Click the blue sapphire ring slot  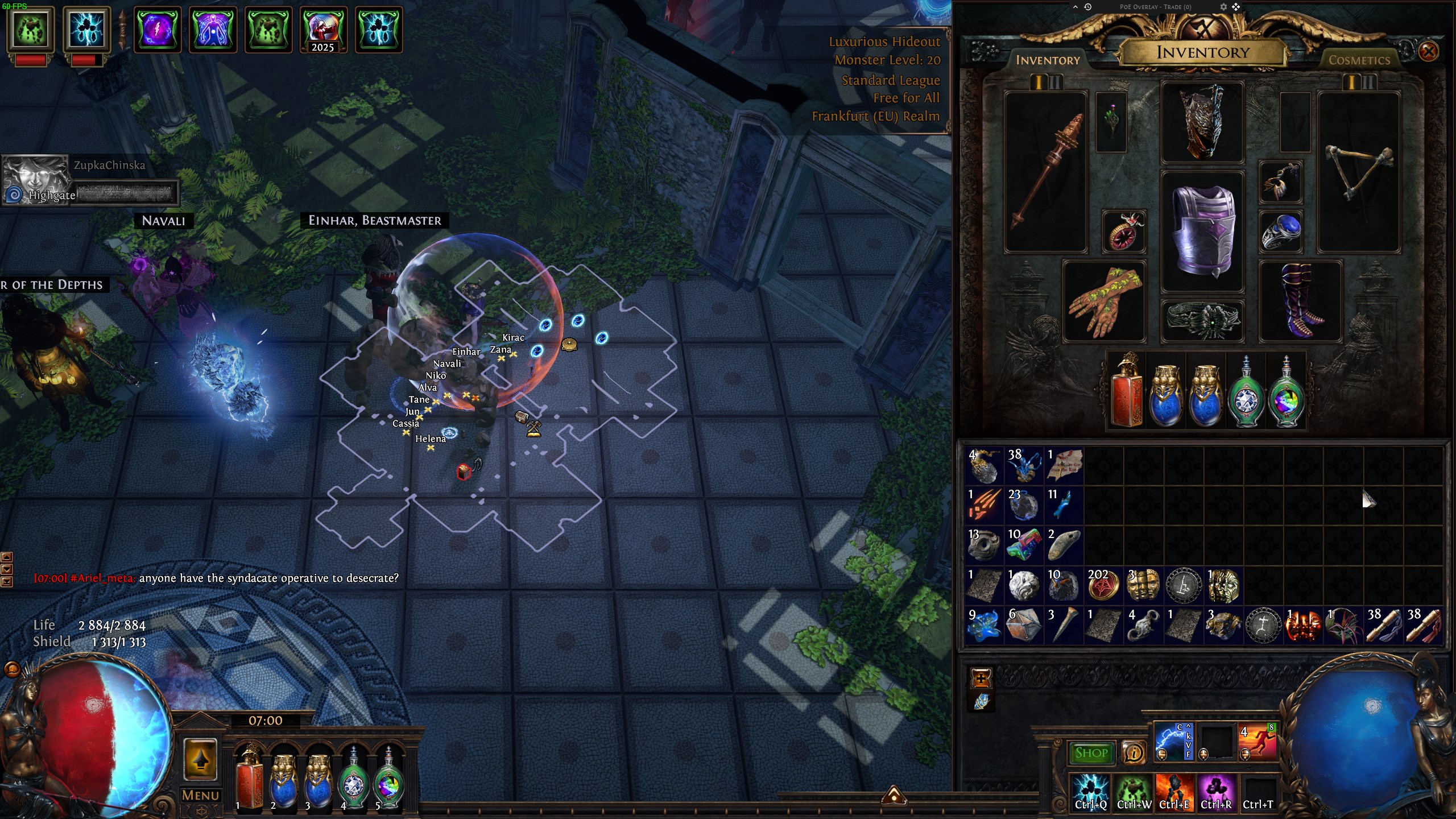coord(1281,231)
